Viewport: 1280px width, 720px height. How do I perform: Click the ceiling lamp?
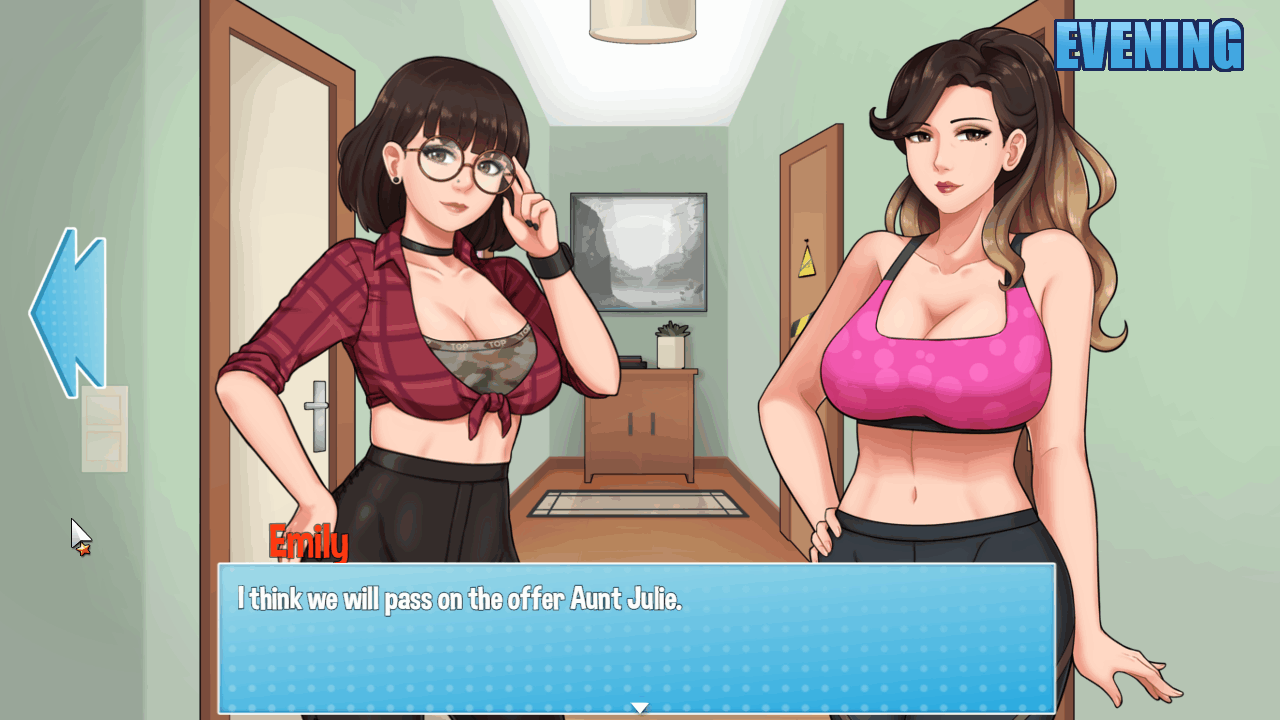click(641, 20)
